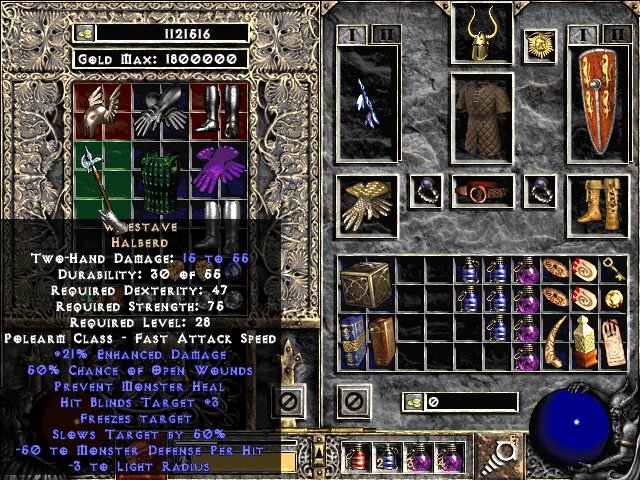The width and height of the screenshot is (640, 480).
Task: Select the equipped yellow boots
Action: pyautogui.click(x=598, y=203)
